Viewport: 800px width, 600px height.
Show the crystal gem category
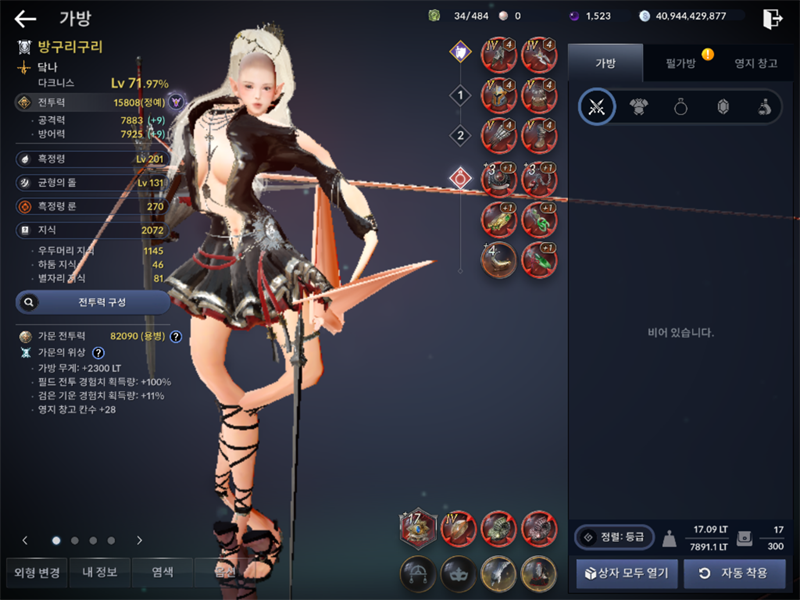tap(722, 107)
